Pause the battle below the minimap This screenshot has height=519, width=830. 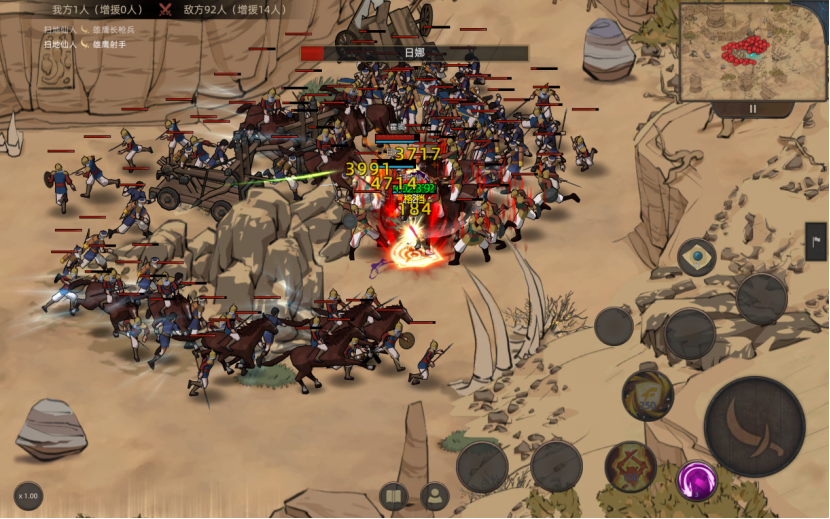coord(753,108)
